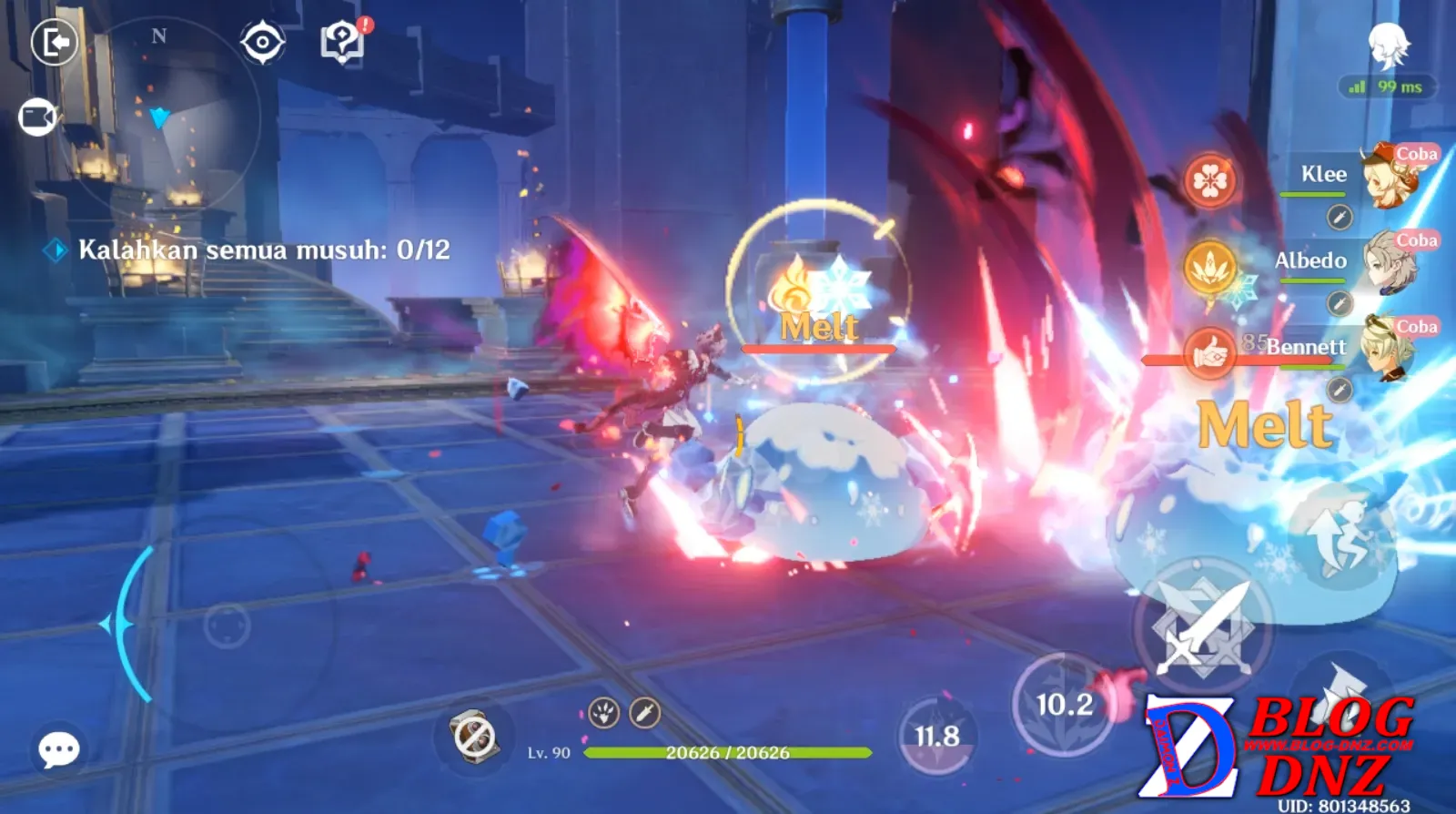Toggle the eye view icon

[262, 42]
